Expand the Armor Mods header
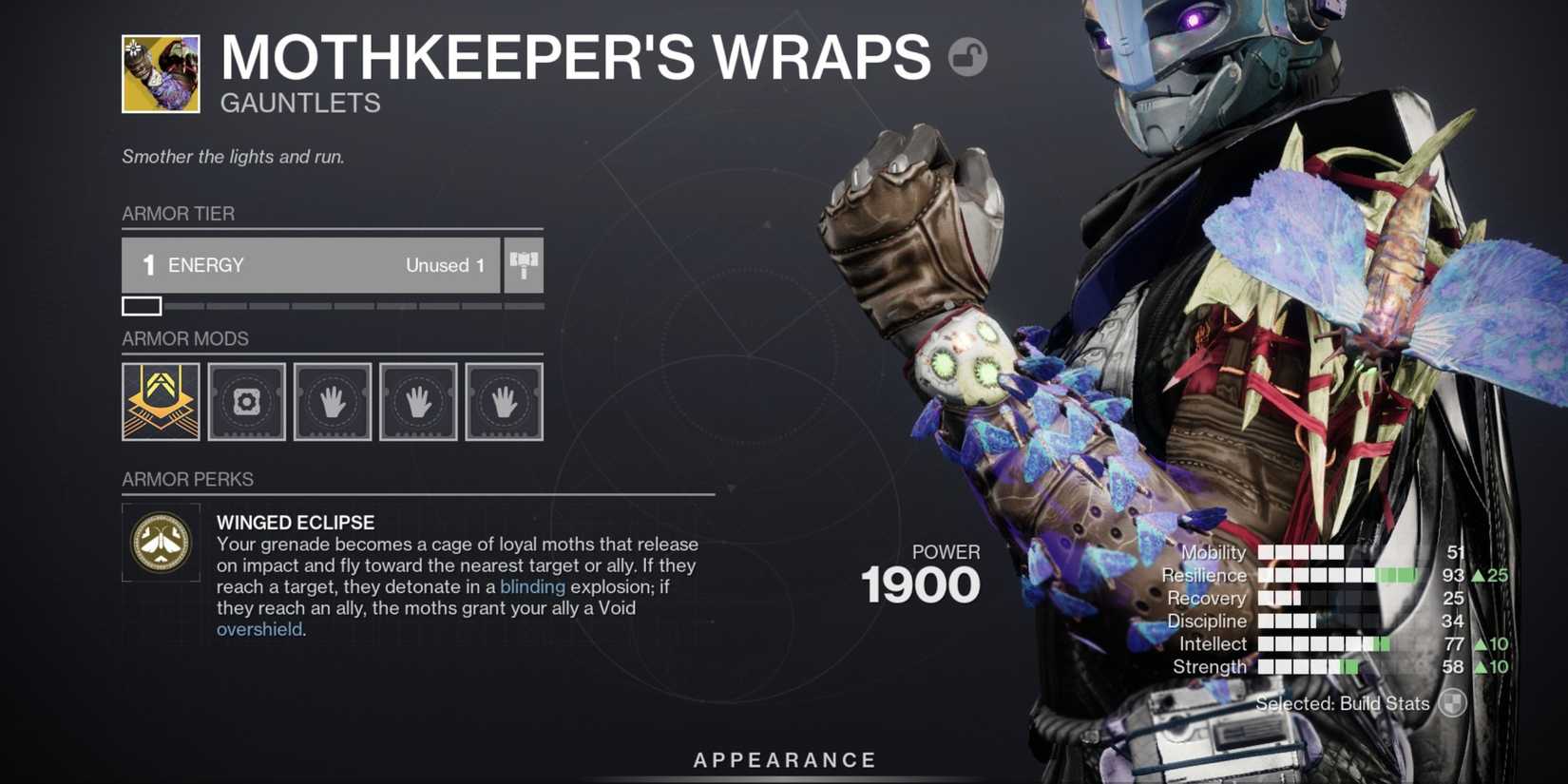 pyautogui.click(x=185, y=338)
